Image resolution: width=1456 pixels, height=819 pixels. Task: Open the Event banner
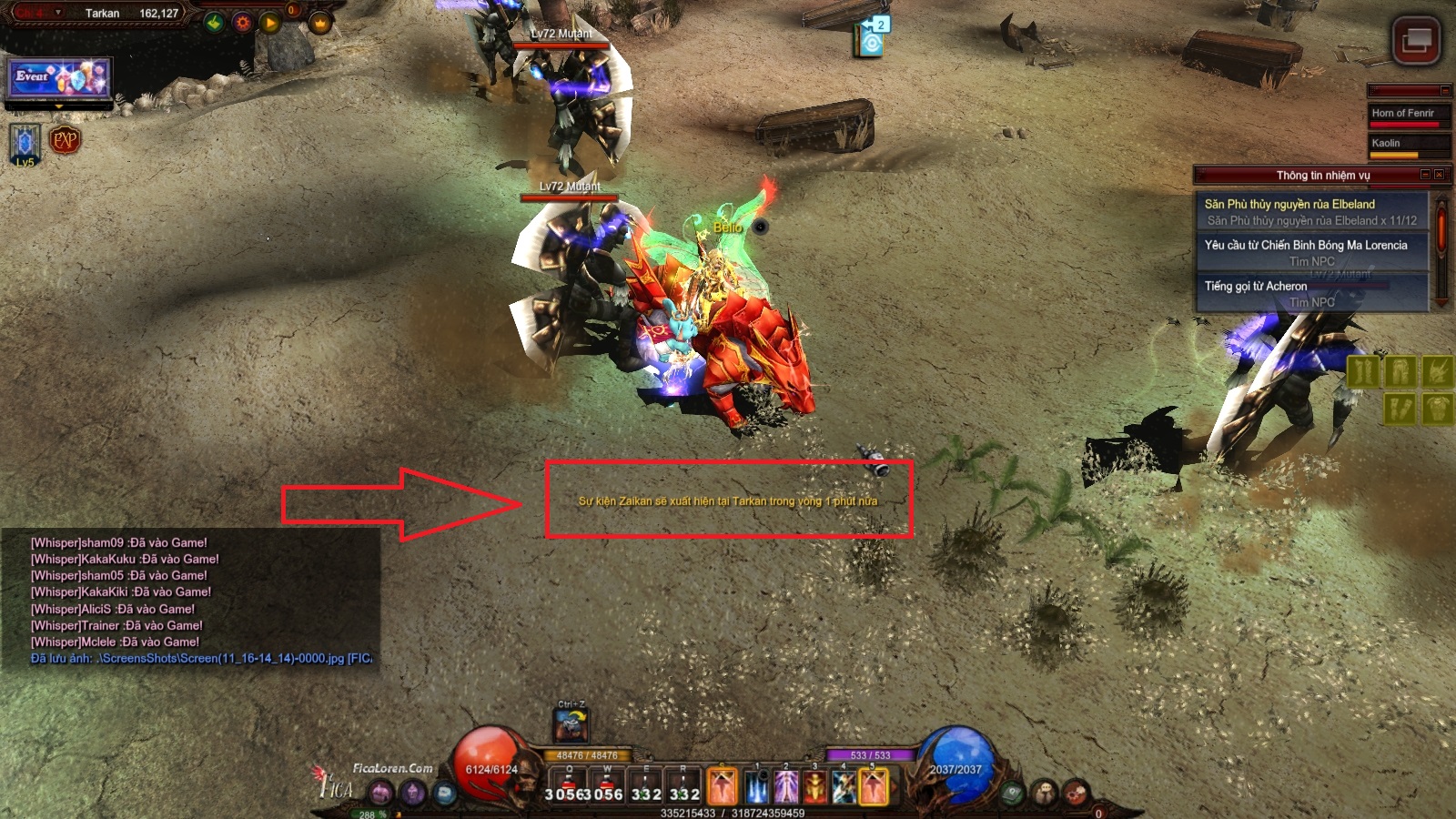point(59,77)
